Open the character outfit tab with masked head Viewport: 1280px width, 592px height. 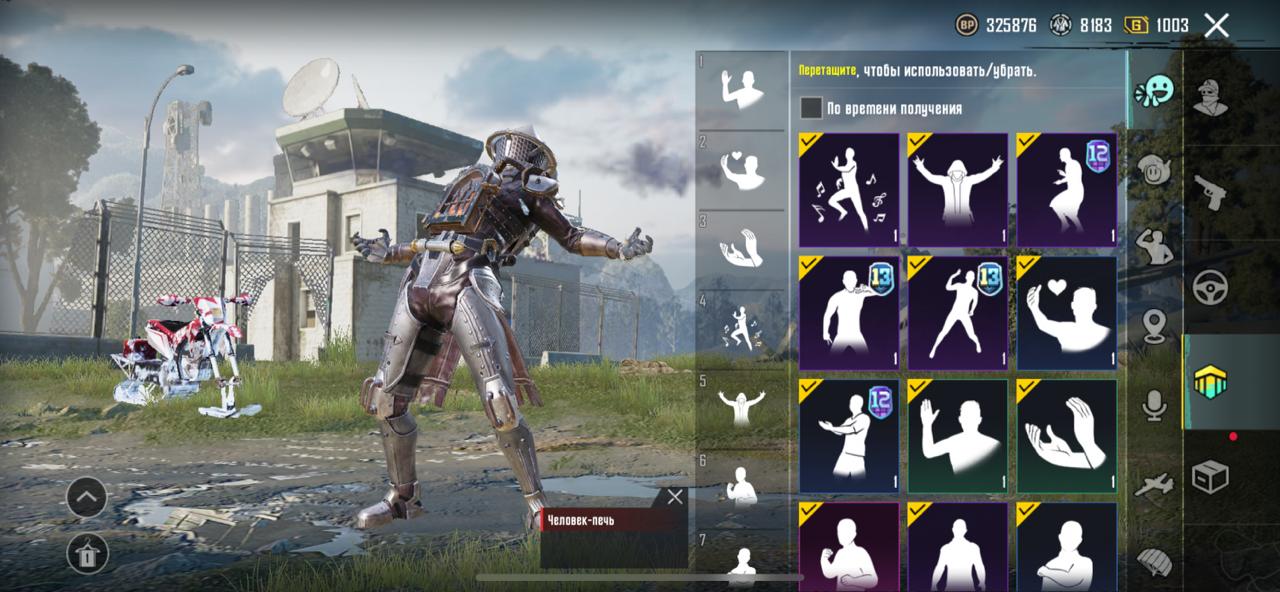coord(1210,97)
